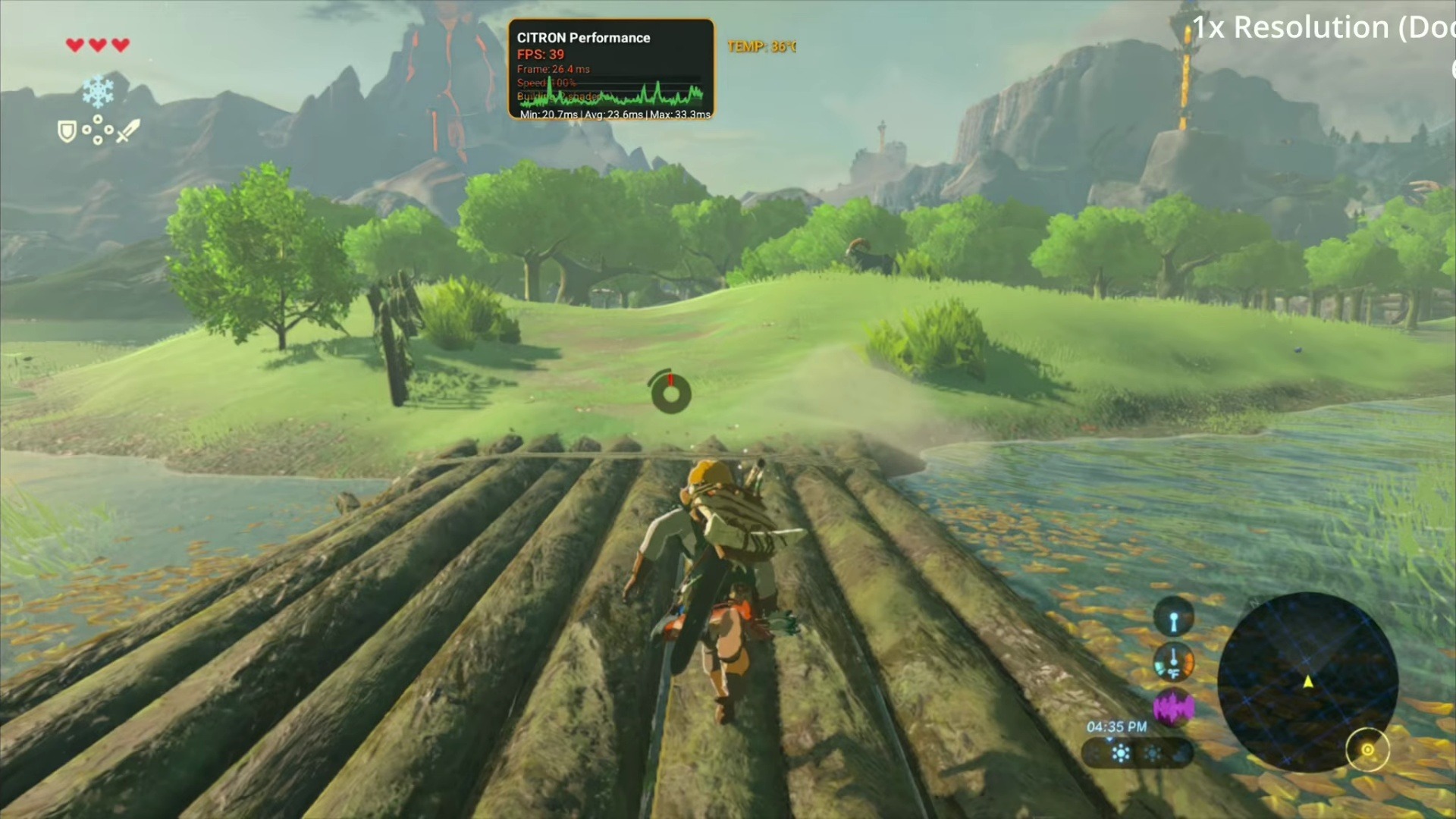Select the Cryonis snowflake rune icon

point(98,92)
